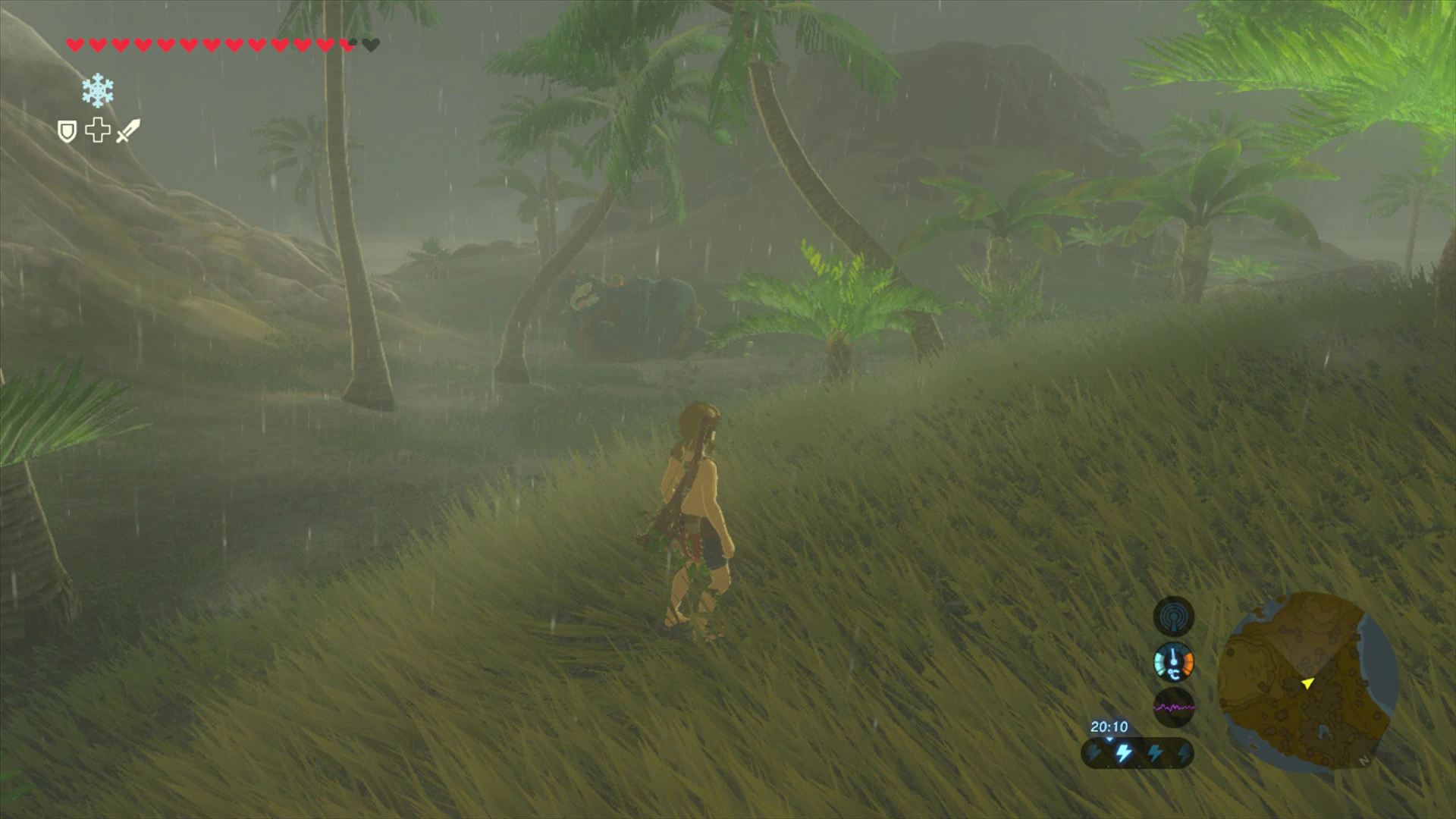Click the orange hot zone on the temperature dial
Viewport: 1456px width, 819px height.
[1188, 663]
